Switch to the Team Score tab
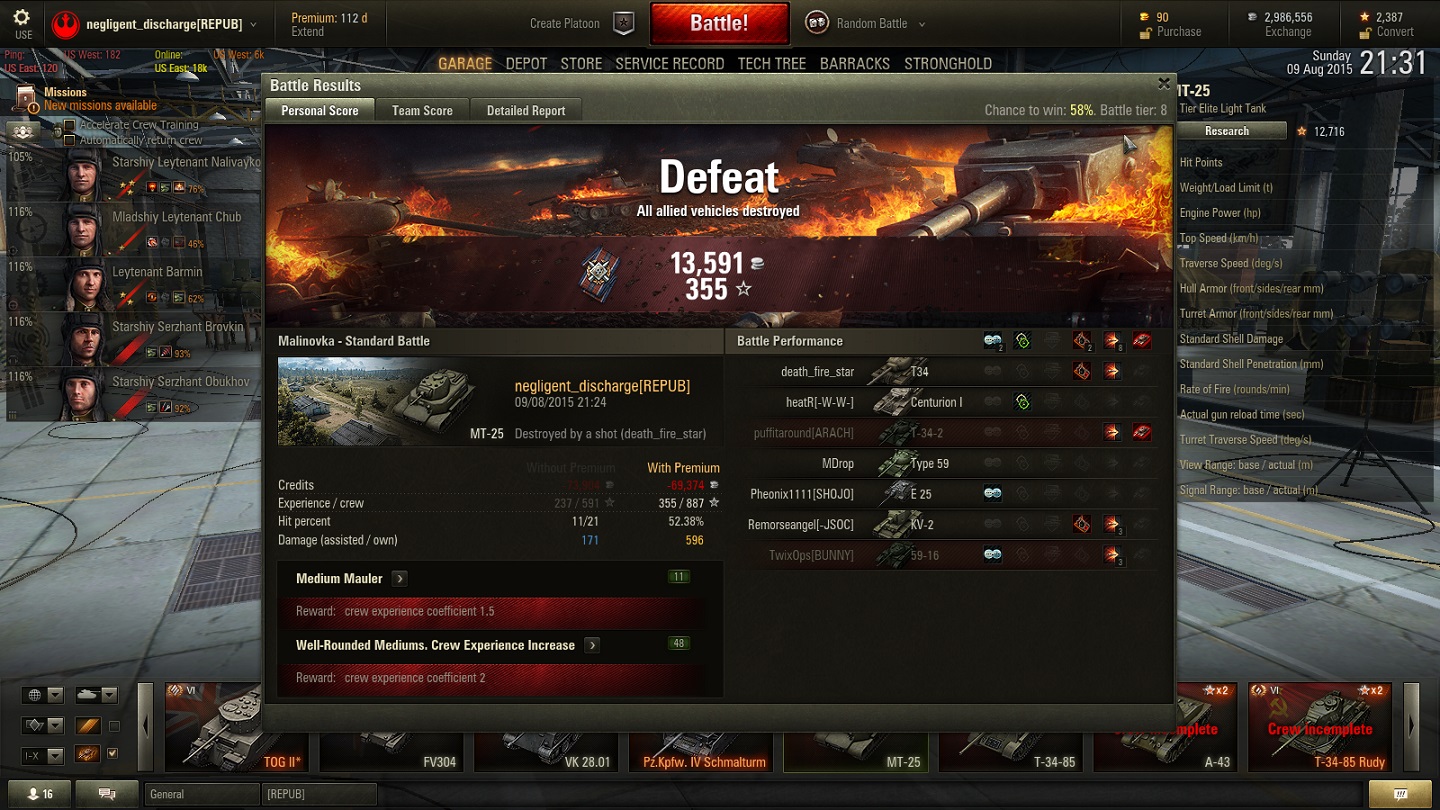 coord(422,111)
